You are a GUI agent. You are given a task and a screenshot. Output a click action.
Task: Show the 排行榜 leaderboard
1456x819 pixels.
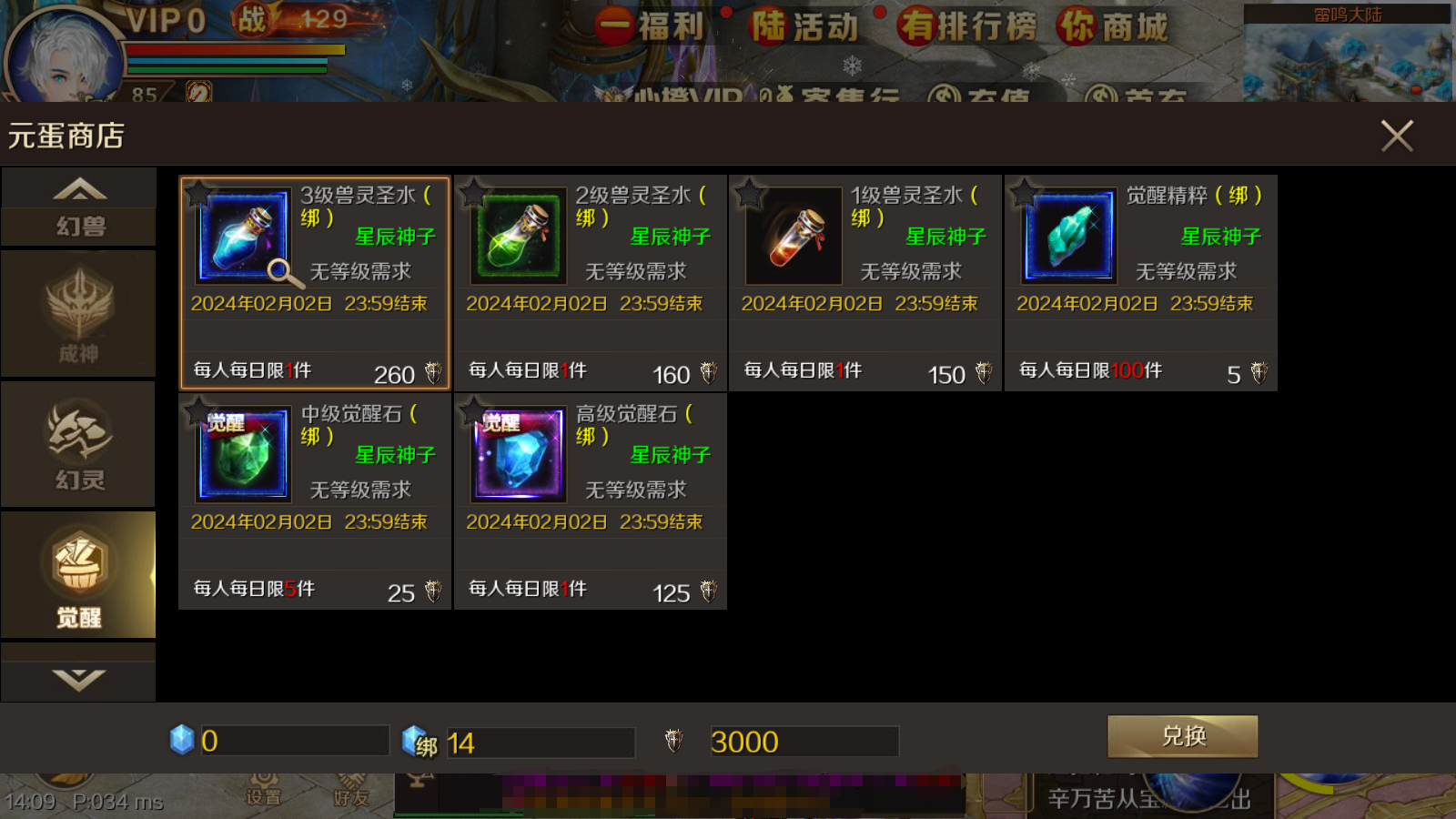[966, 26]
